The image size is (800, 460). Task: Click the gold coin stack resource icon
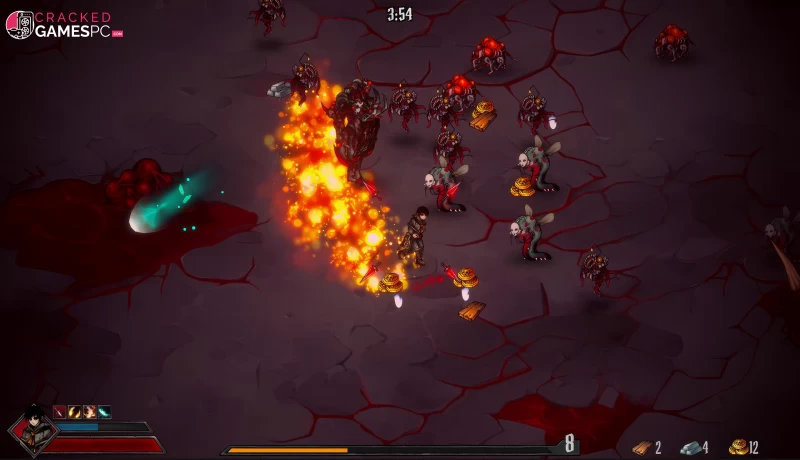tap(738, 447)
